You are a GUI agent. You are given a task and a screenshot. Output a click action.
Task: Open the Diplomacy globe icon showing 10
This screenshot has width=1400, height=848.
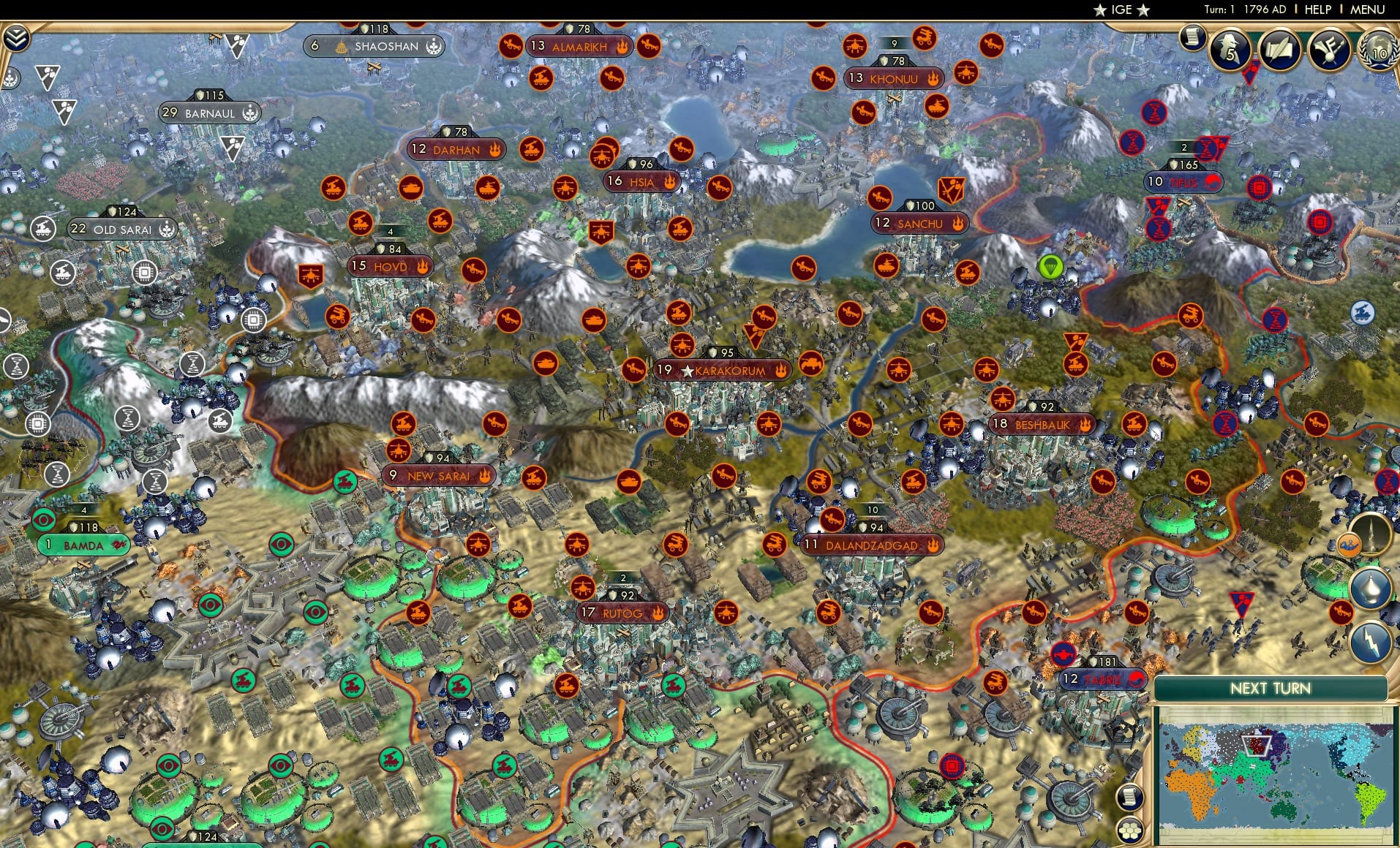[1378, 51]
